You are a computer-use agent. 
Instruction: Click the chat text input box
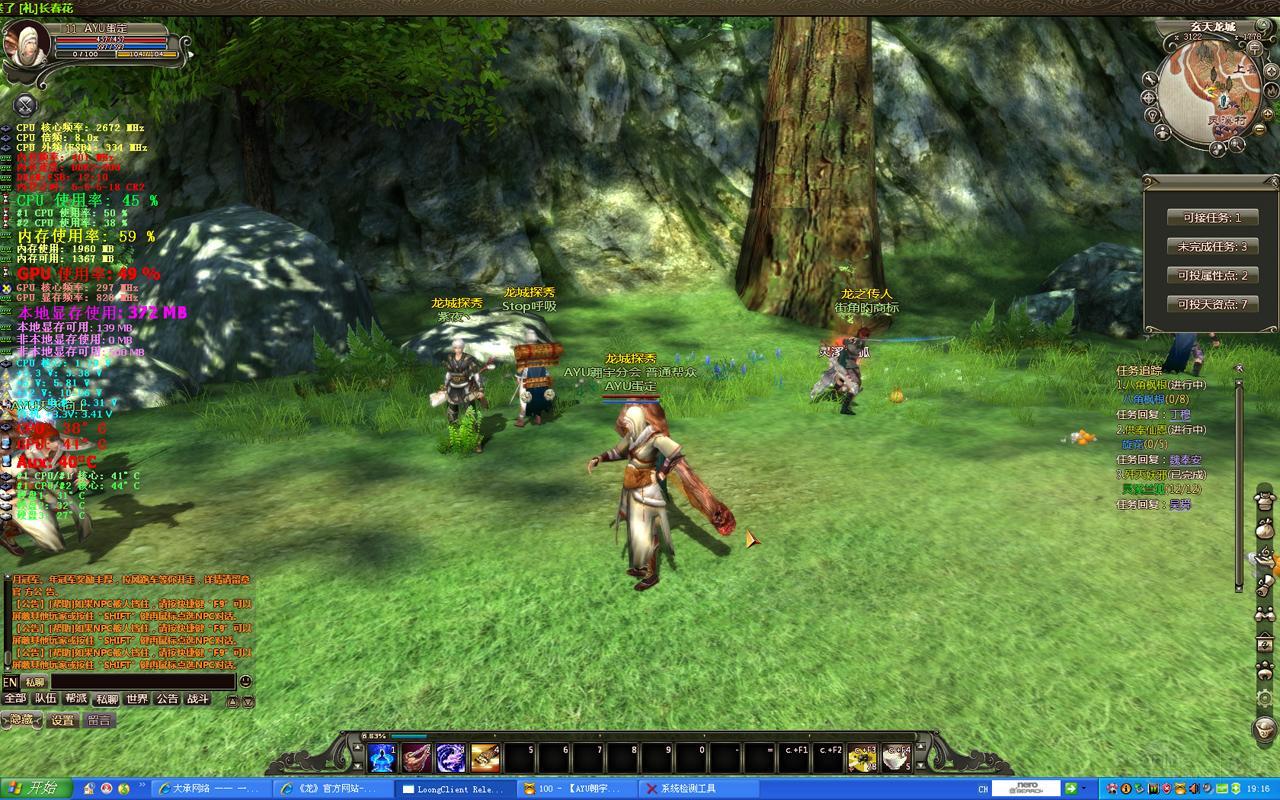[x=142, y=682]
